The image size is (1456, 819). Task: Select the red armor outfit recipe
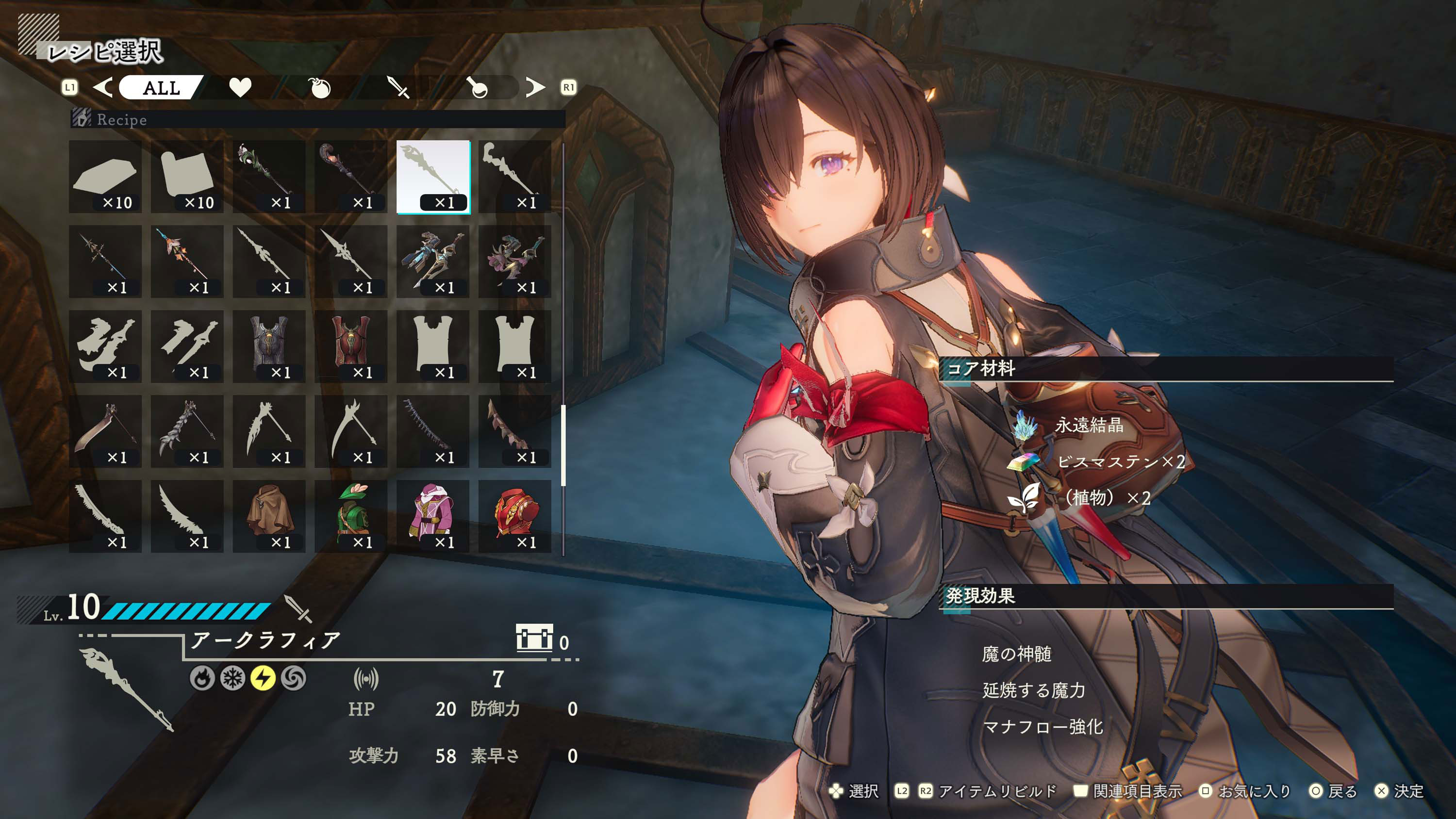pos(515,516)
